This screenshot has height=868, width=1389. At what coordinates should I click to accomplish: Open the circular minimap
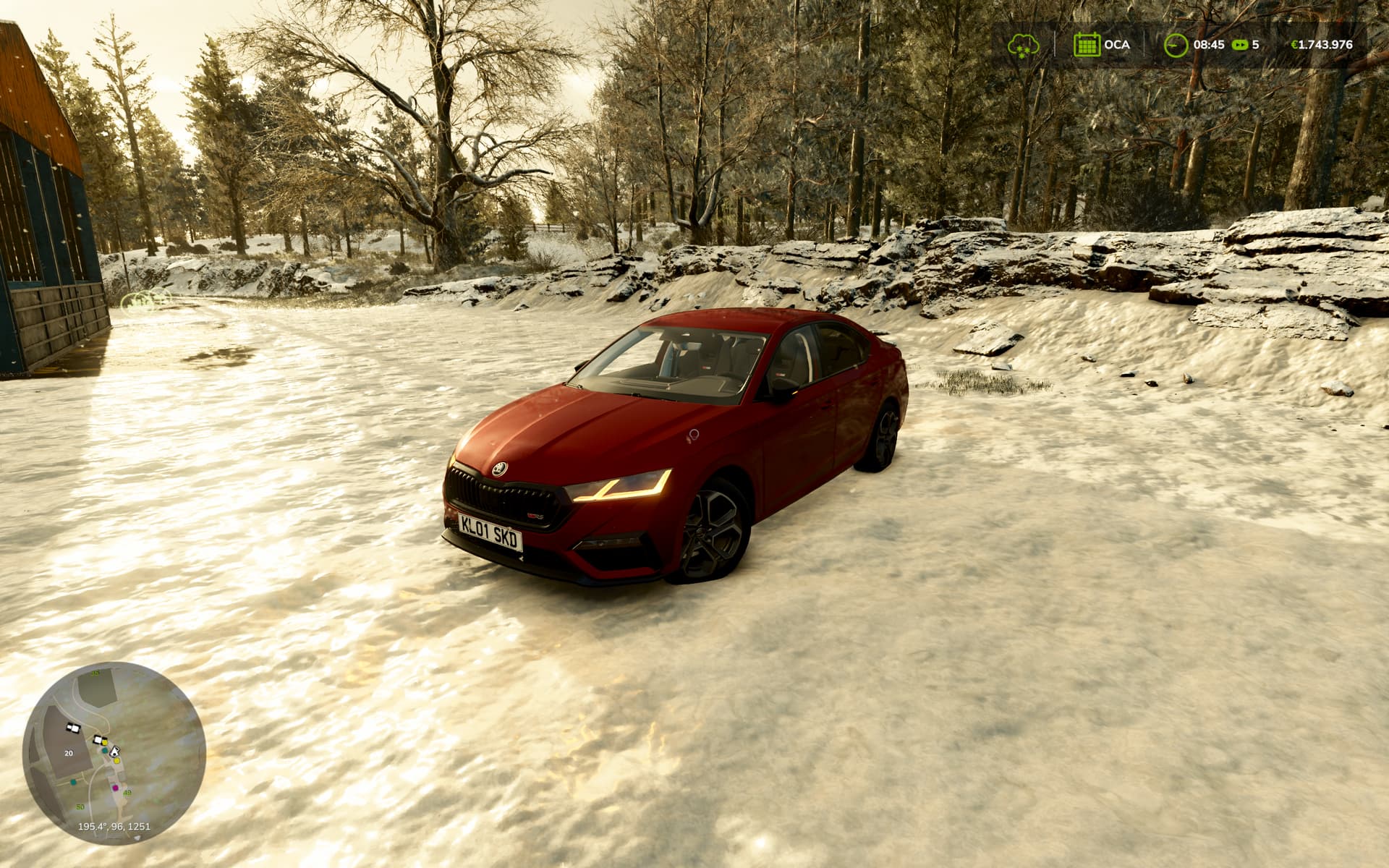click(114, 753)
